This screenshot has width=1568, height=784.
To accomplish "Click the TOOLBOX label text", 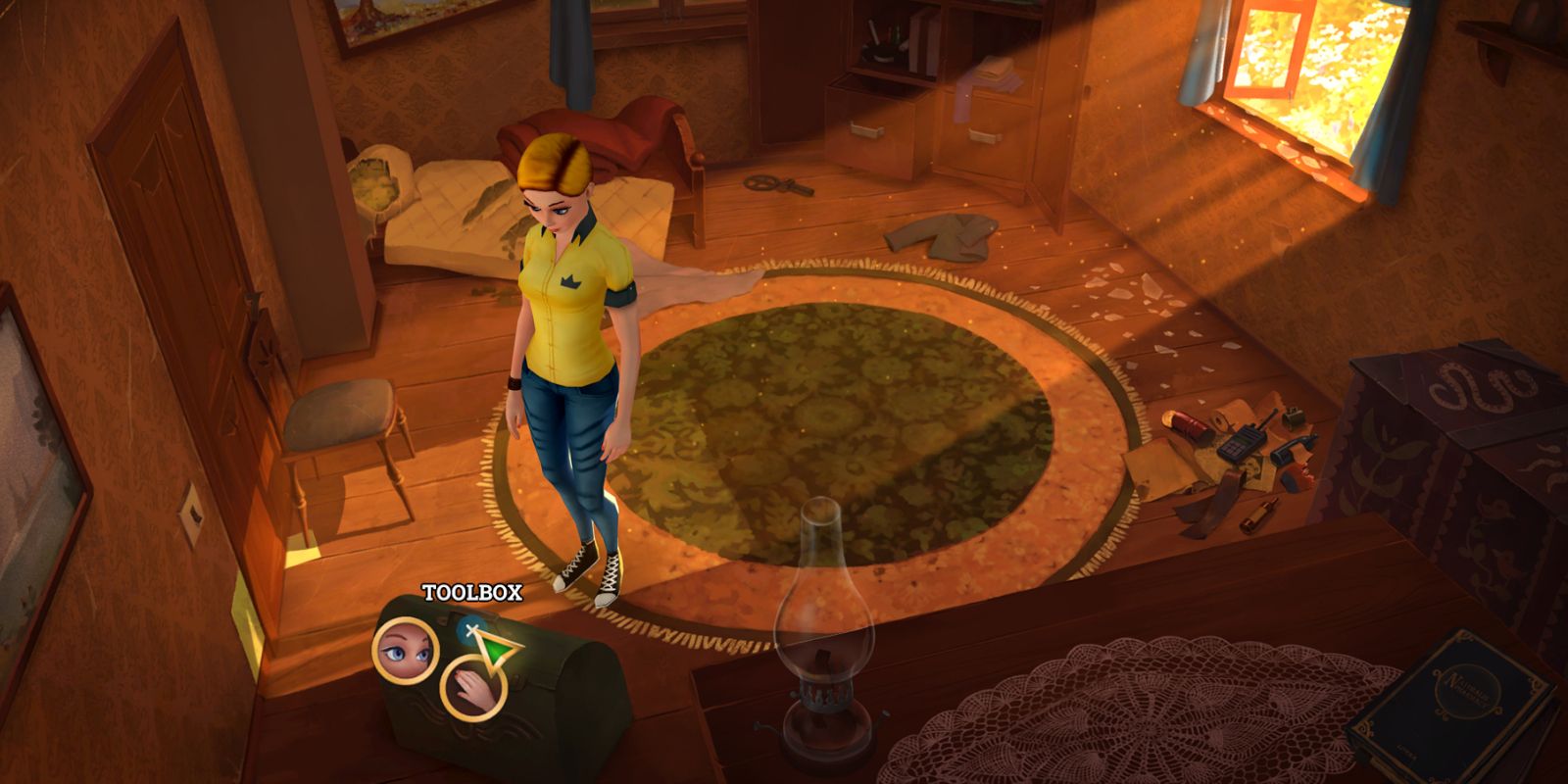I will coord(473,592).
